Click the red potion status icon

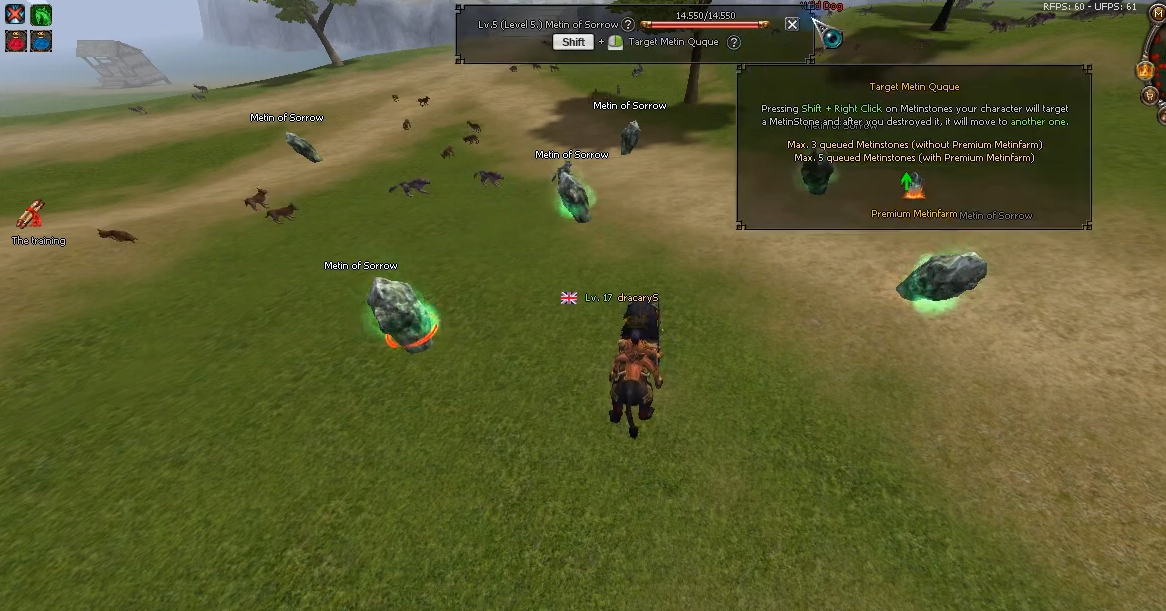pyautogui.click(x=15, y=41)
